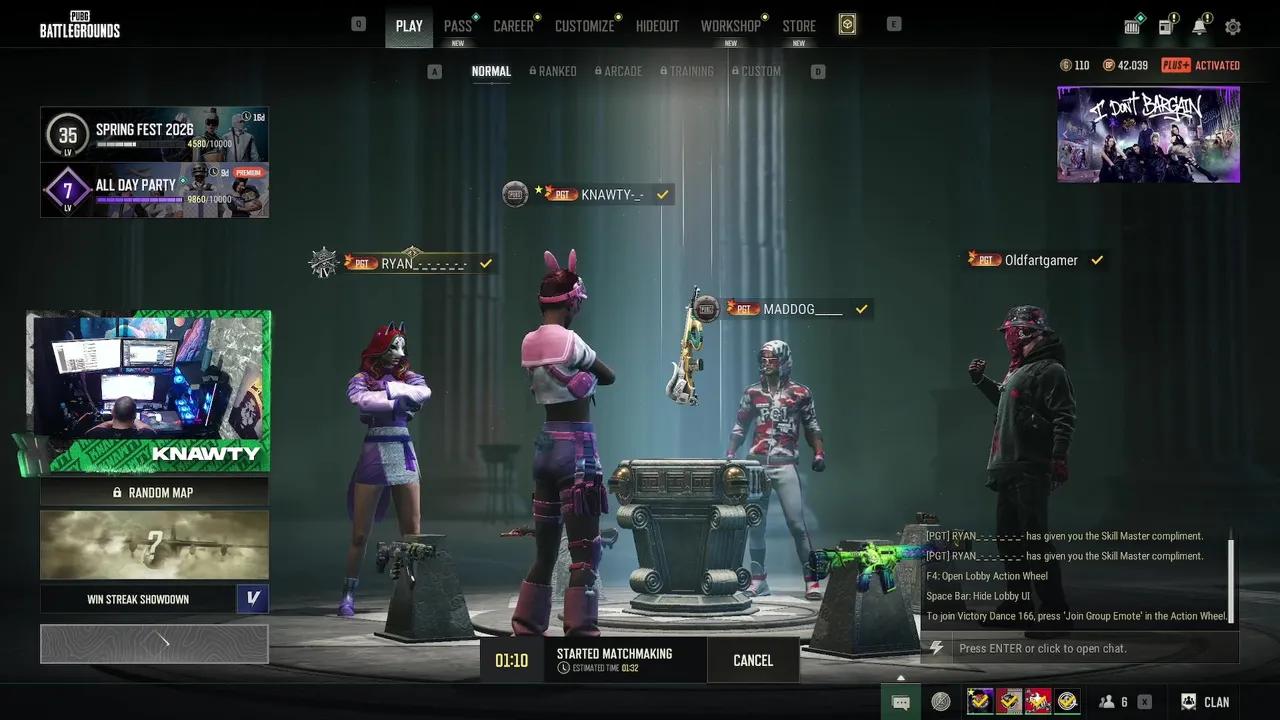1280x720 pixels.
Task: Open the Win Streak Showdown mode
Action: pyautogui.click(x=138, y=599)
